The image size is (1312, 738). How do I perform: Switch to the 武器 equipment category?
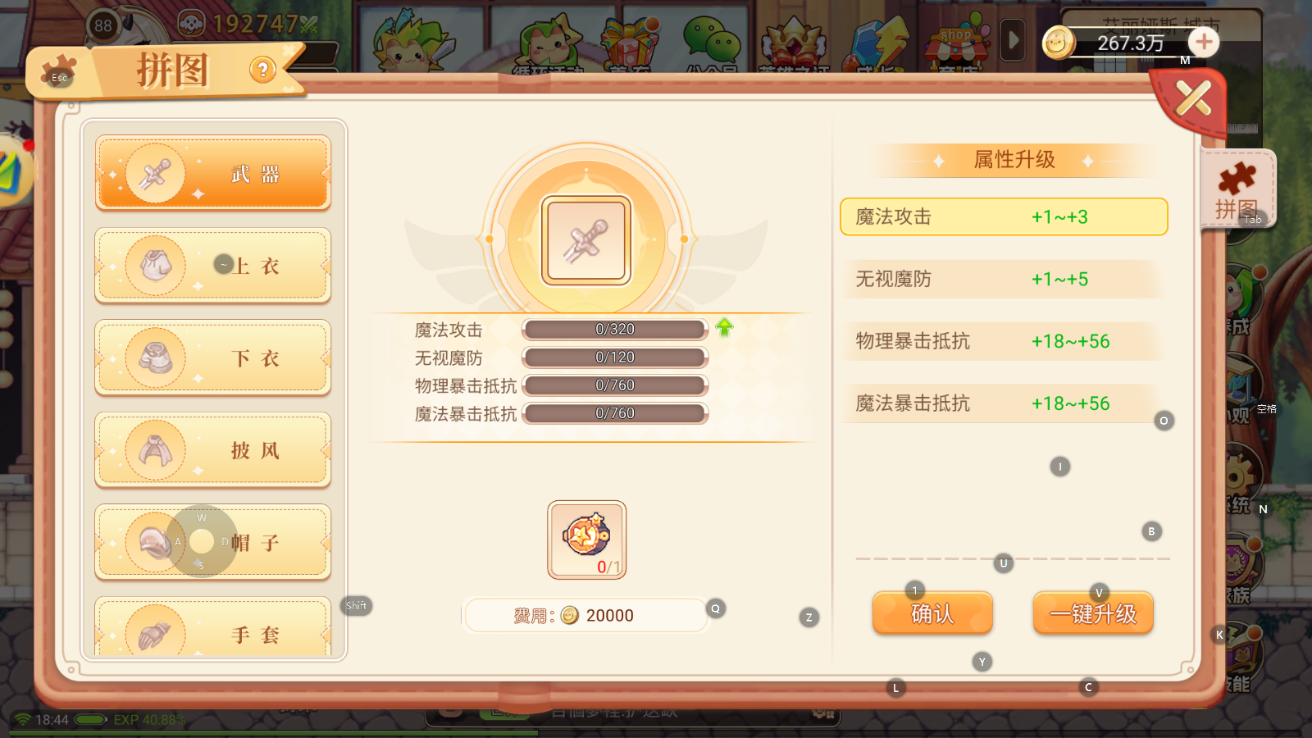tap(212, 173)
